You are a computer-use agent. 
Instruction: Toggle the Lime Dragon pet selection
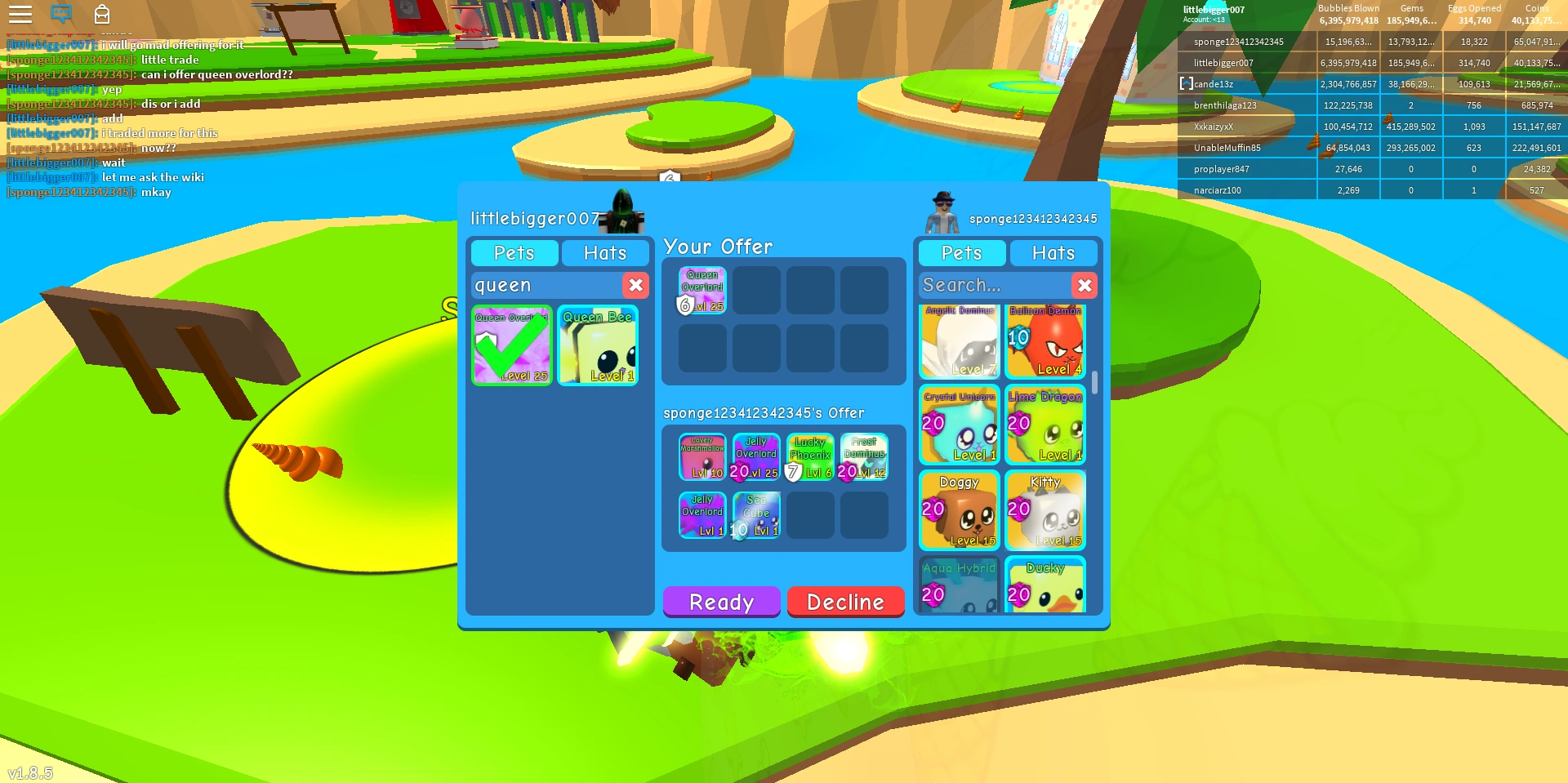(1046, 425)
